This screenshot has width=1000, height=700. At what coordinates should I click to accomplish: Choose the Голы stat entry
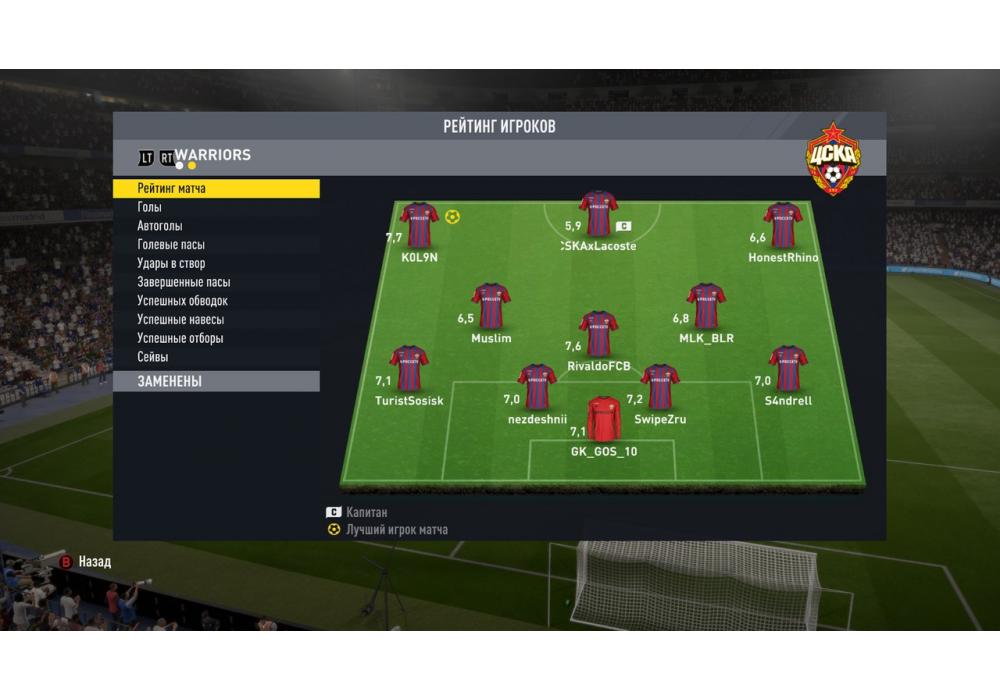tap(216, 207)
